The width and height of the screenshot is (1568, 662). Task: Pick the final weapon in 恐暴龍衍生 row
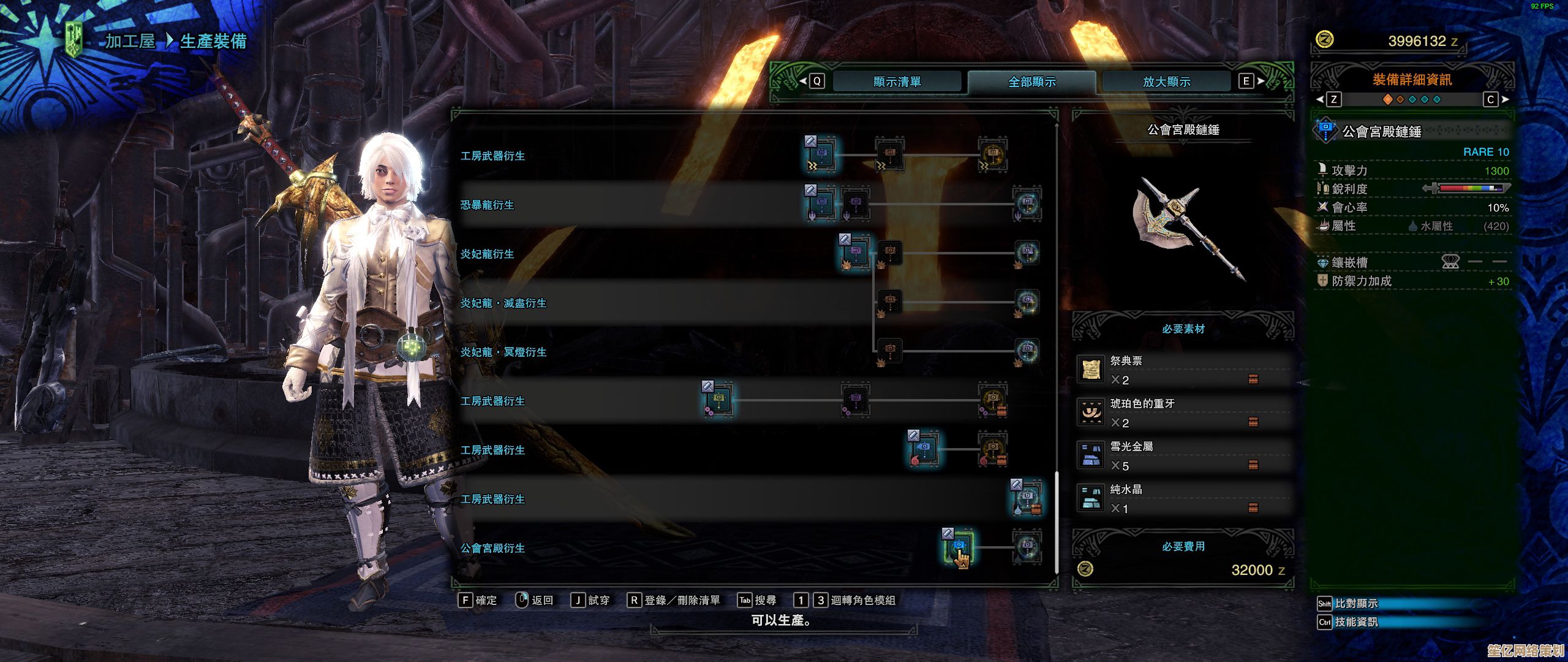(1027, 204)
